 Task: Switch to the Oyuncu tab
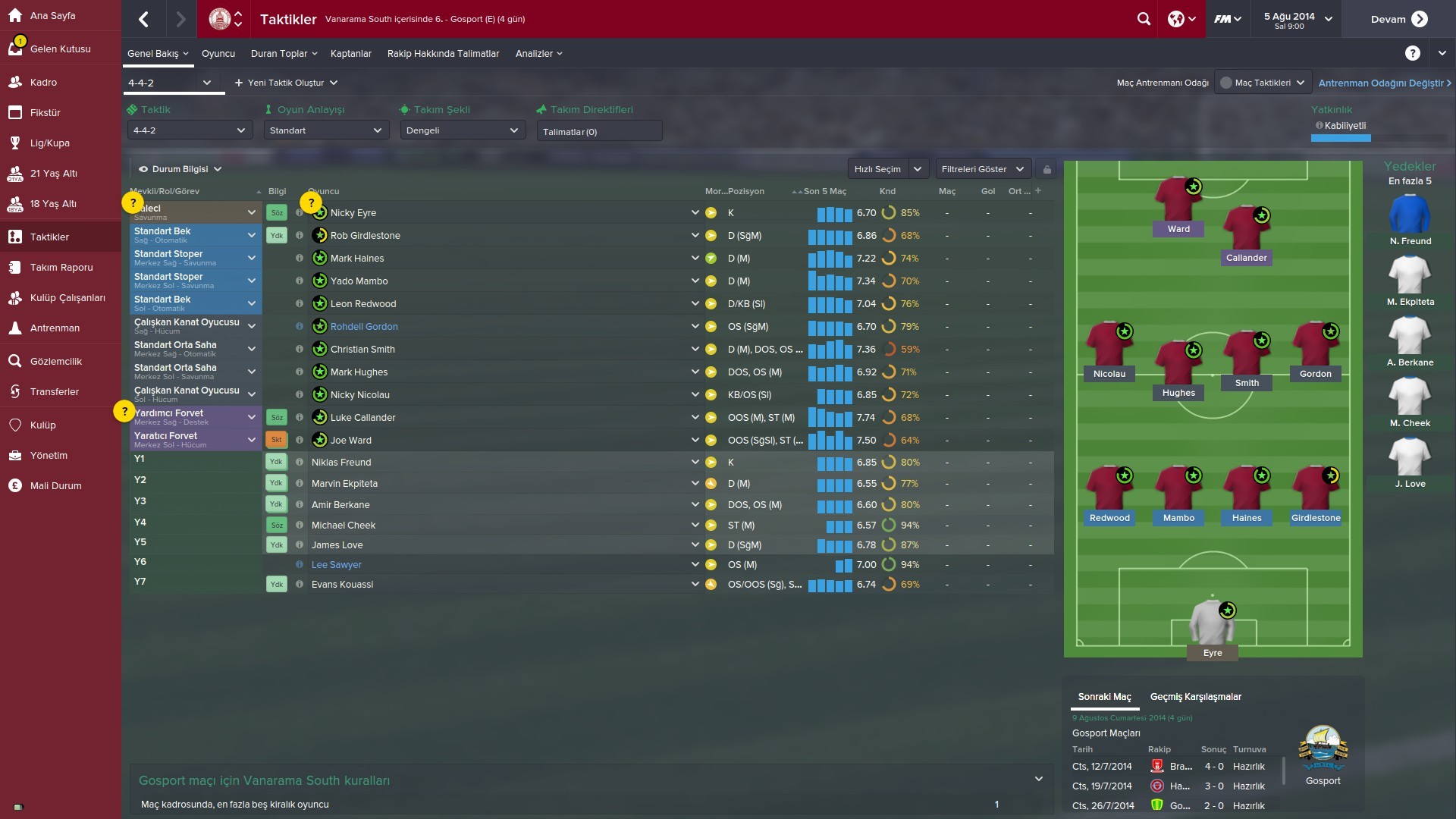tap(218, 53)
